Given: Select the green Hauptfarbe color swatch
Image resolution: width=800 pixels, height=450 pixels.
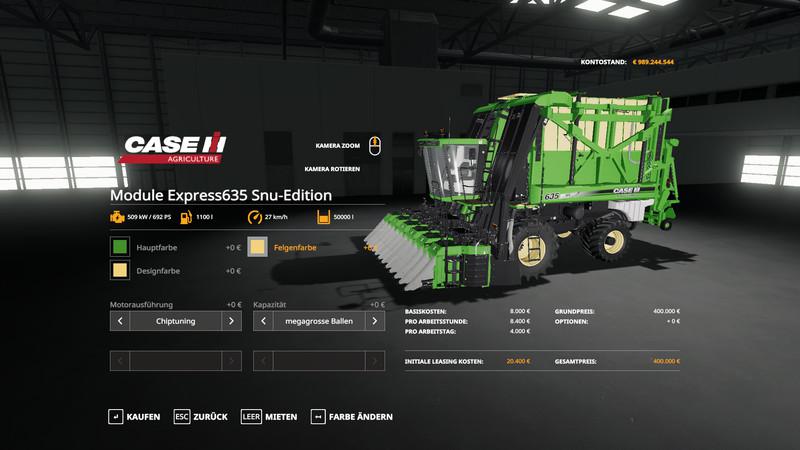Looking at the screenshot, I should point(120,246).
